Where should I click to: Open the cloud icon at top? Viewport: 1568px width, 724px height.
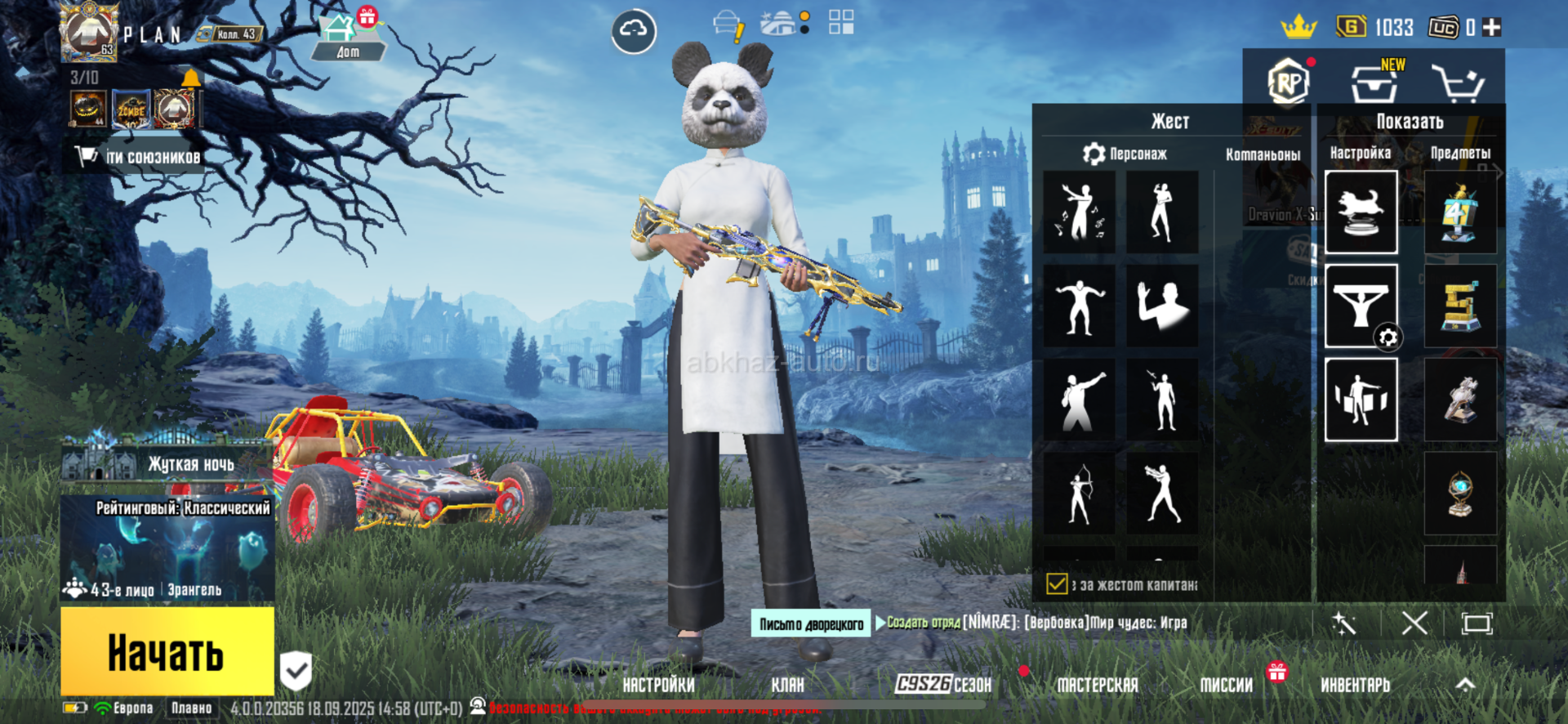click(x=634, y=31)
